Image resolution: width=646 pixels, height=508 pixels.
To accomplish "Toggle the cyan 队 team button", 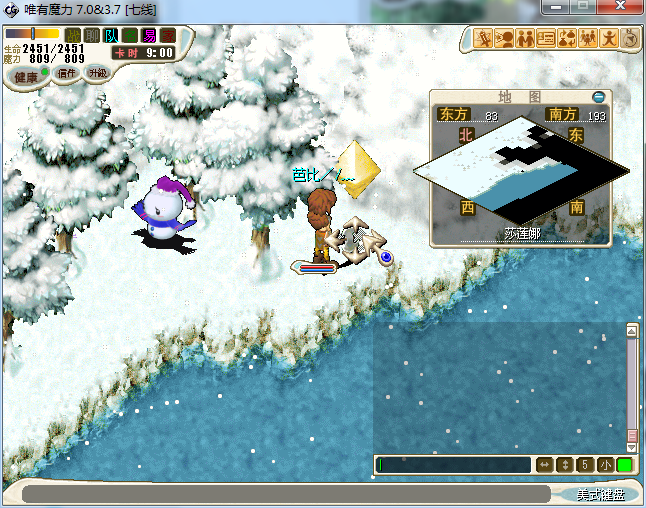I will [x=111, y=36].
